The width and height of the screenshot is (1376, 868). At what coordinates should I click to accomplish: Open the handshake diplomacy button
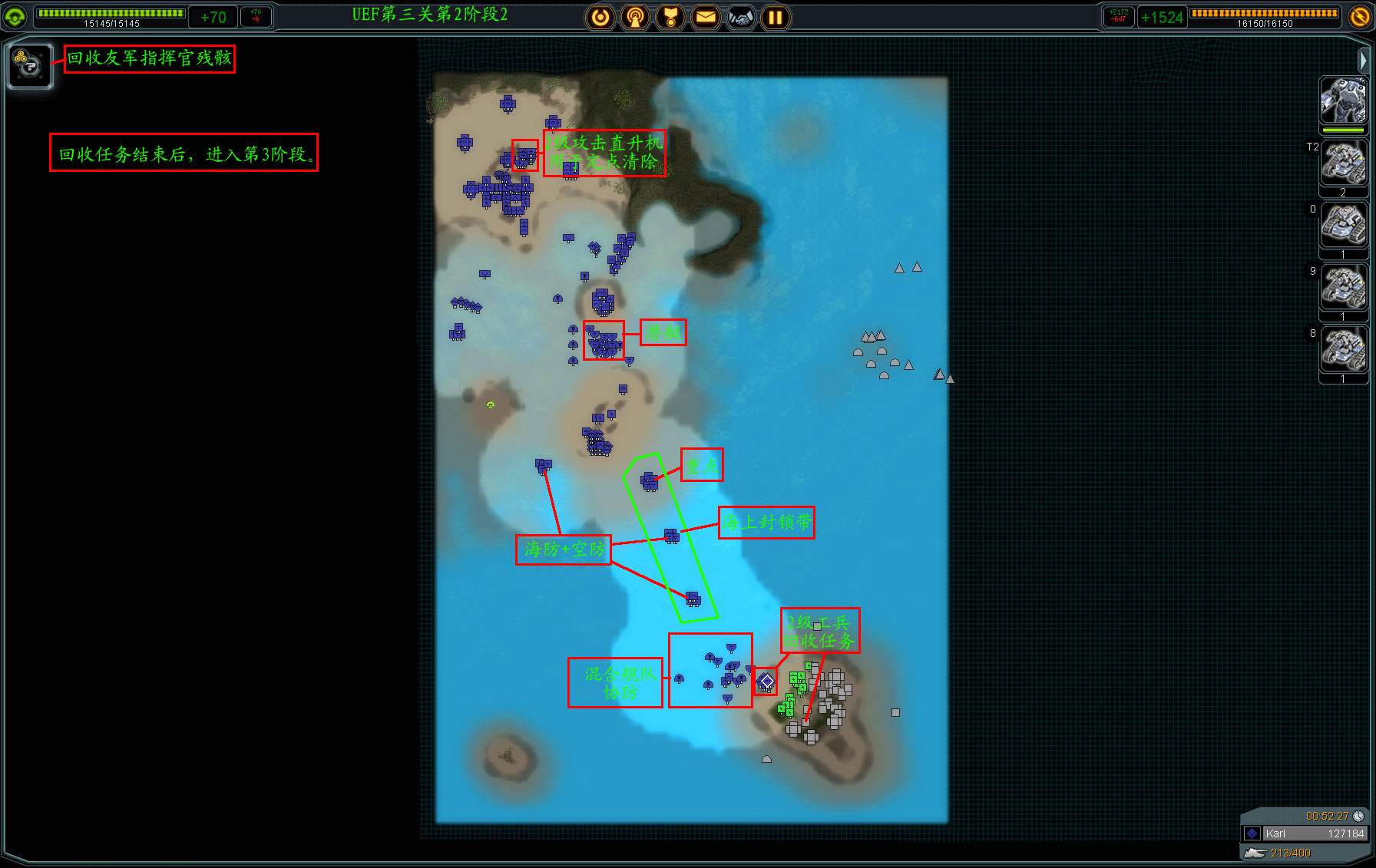click(x=741, y=17)
